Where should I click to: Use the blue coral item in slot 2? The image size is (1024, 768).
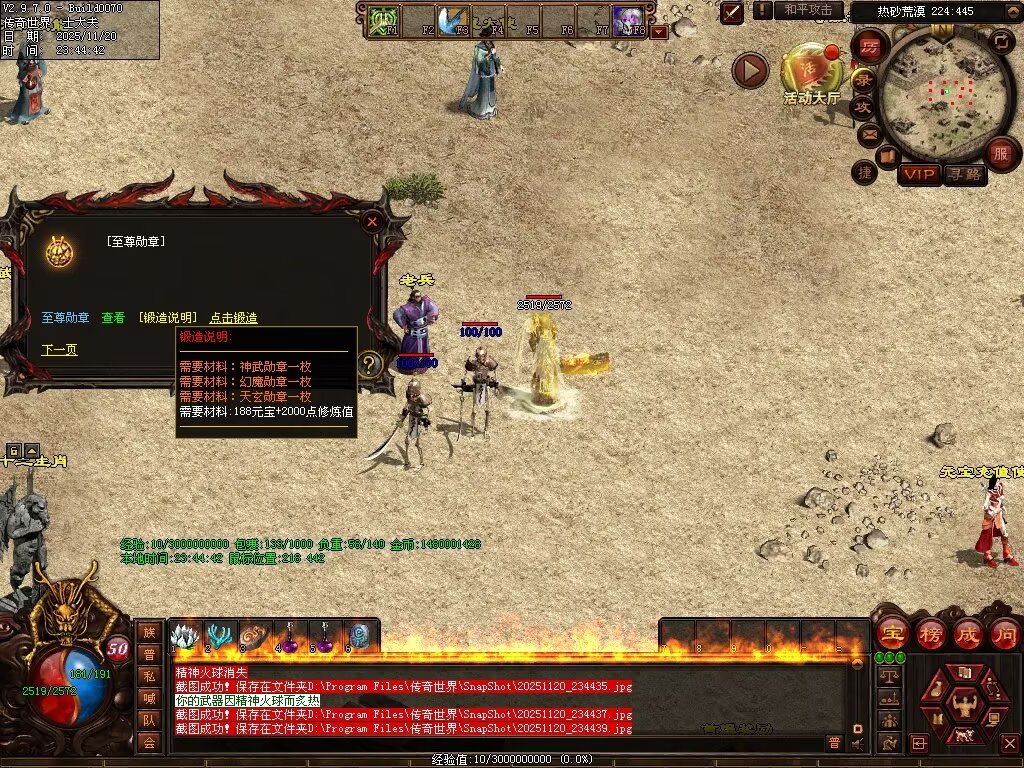pos(218,636)
